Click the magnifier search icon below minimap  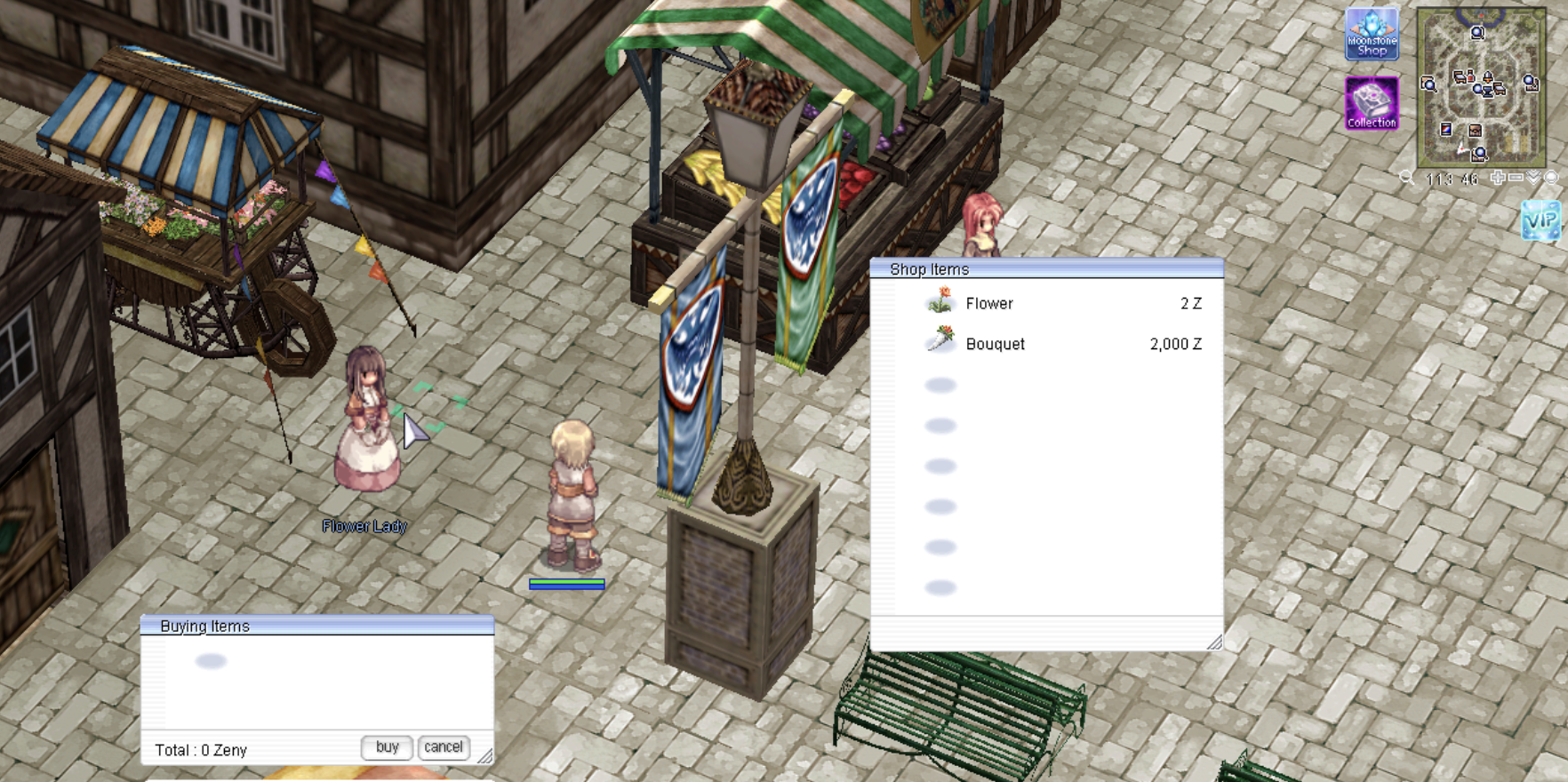(1407, 178)
